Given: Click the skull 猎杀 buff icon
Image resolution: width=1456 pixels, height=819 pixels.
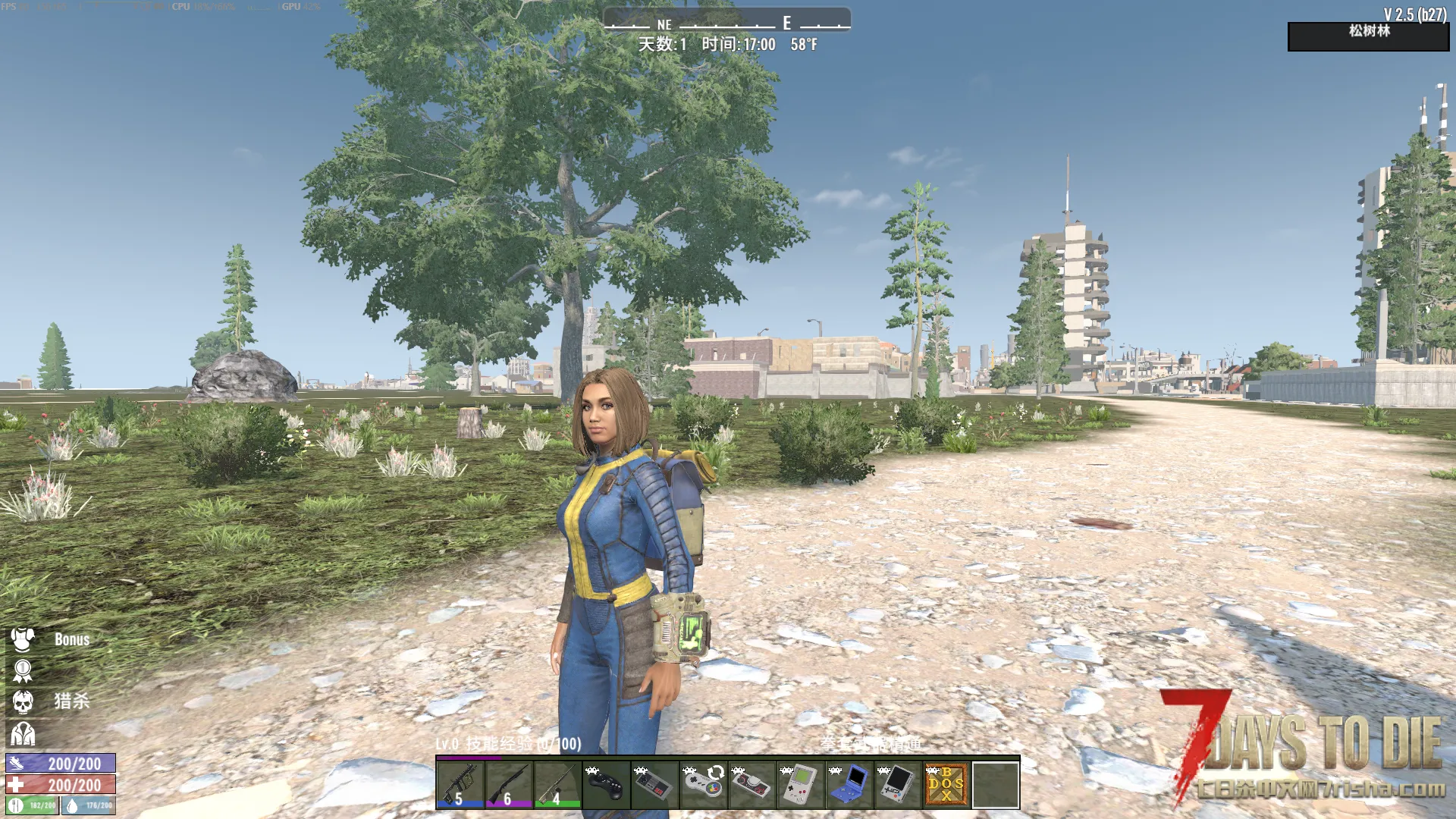Looking at the screenshot, I should [23, 702].
